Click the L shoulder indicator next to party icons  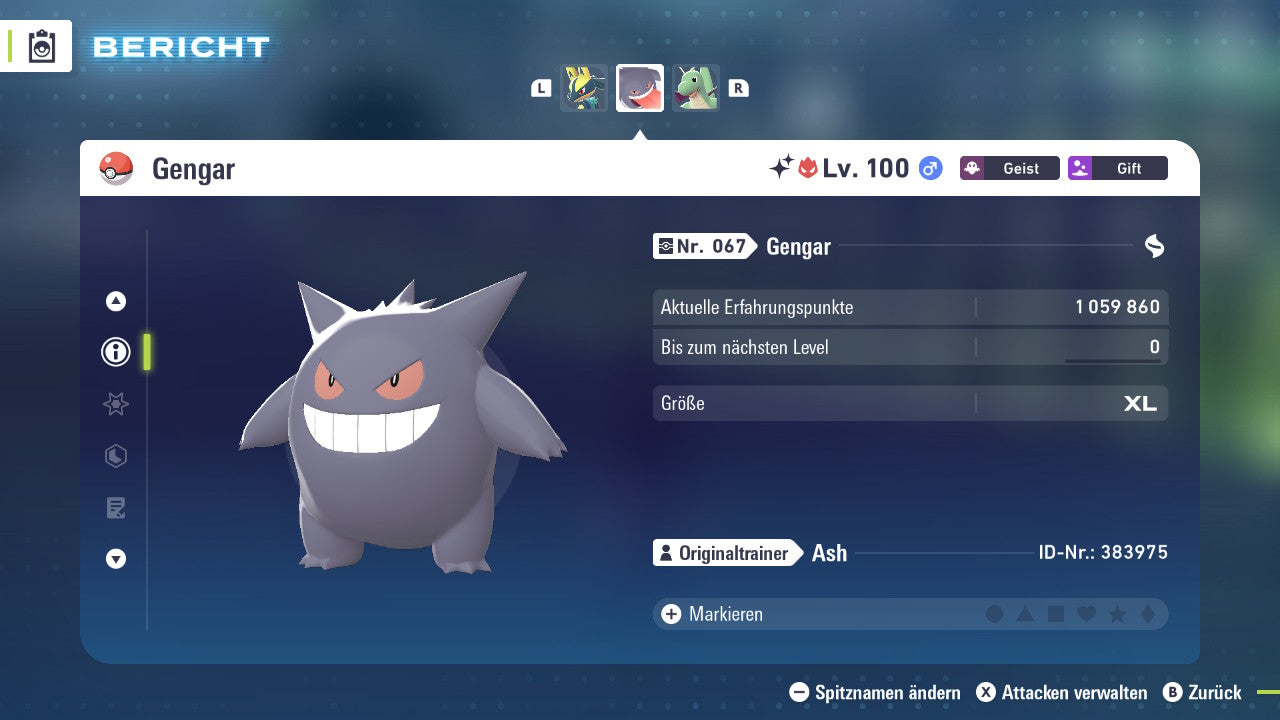[541, 88]
